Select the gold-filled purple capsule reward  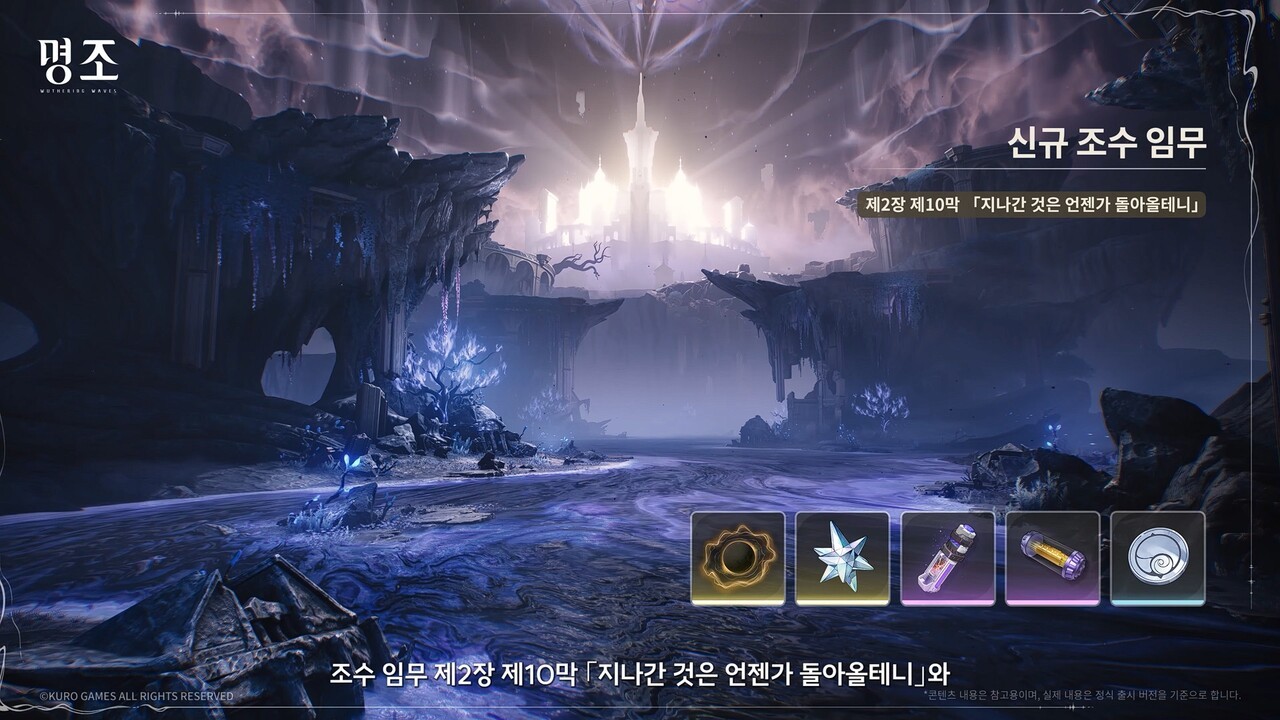1052,557
